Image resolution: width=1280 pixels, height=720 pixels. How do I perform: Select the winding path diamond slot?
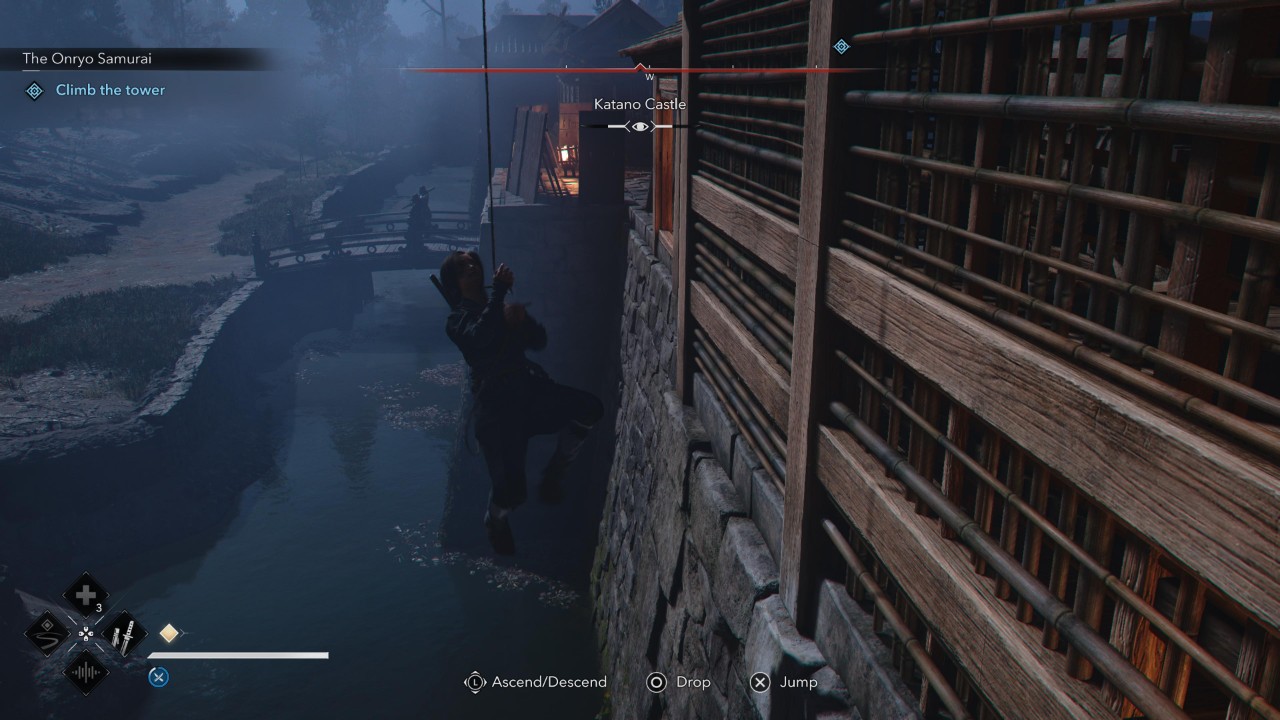(47, 633)
